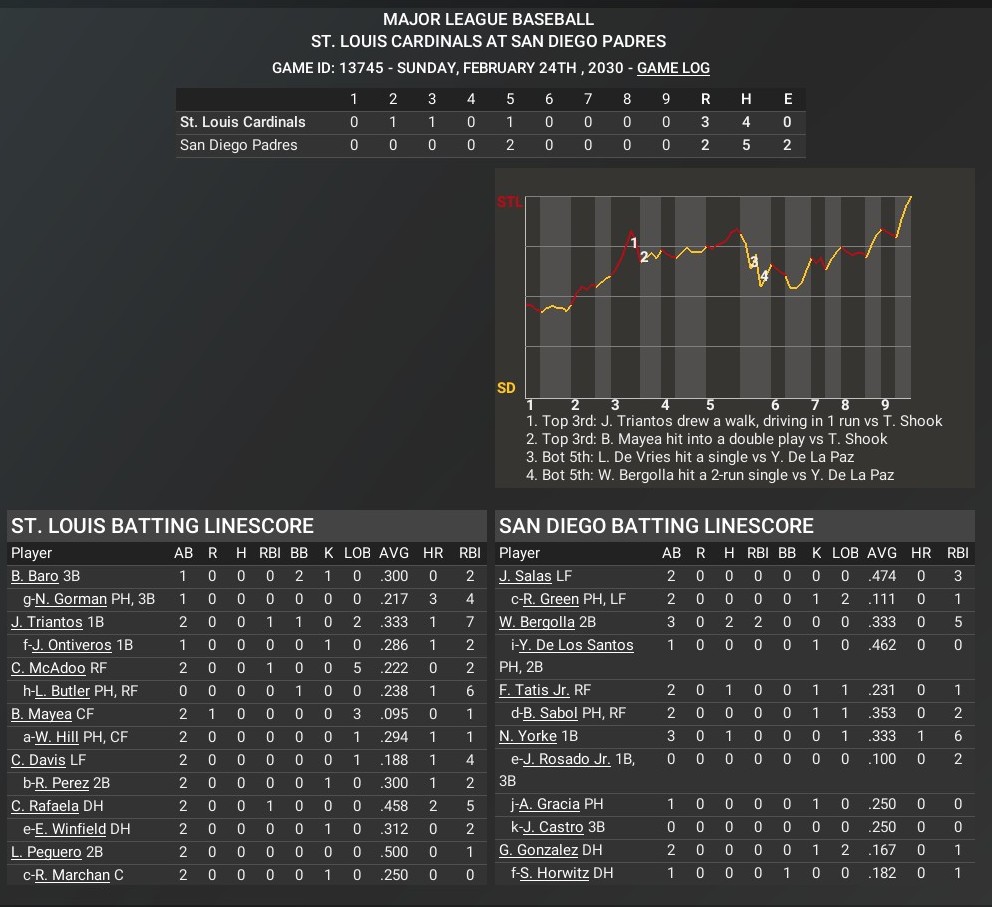The image size is (992, 907).
Task: Open B. Baro's player page
Action: (35, 576)
